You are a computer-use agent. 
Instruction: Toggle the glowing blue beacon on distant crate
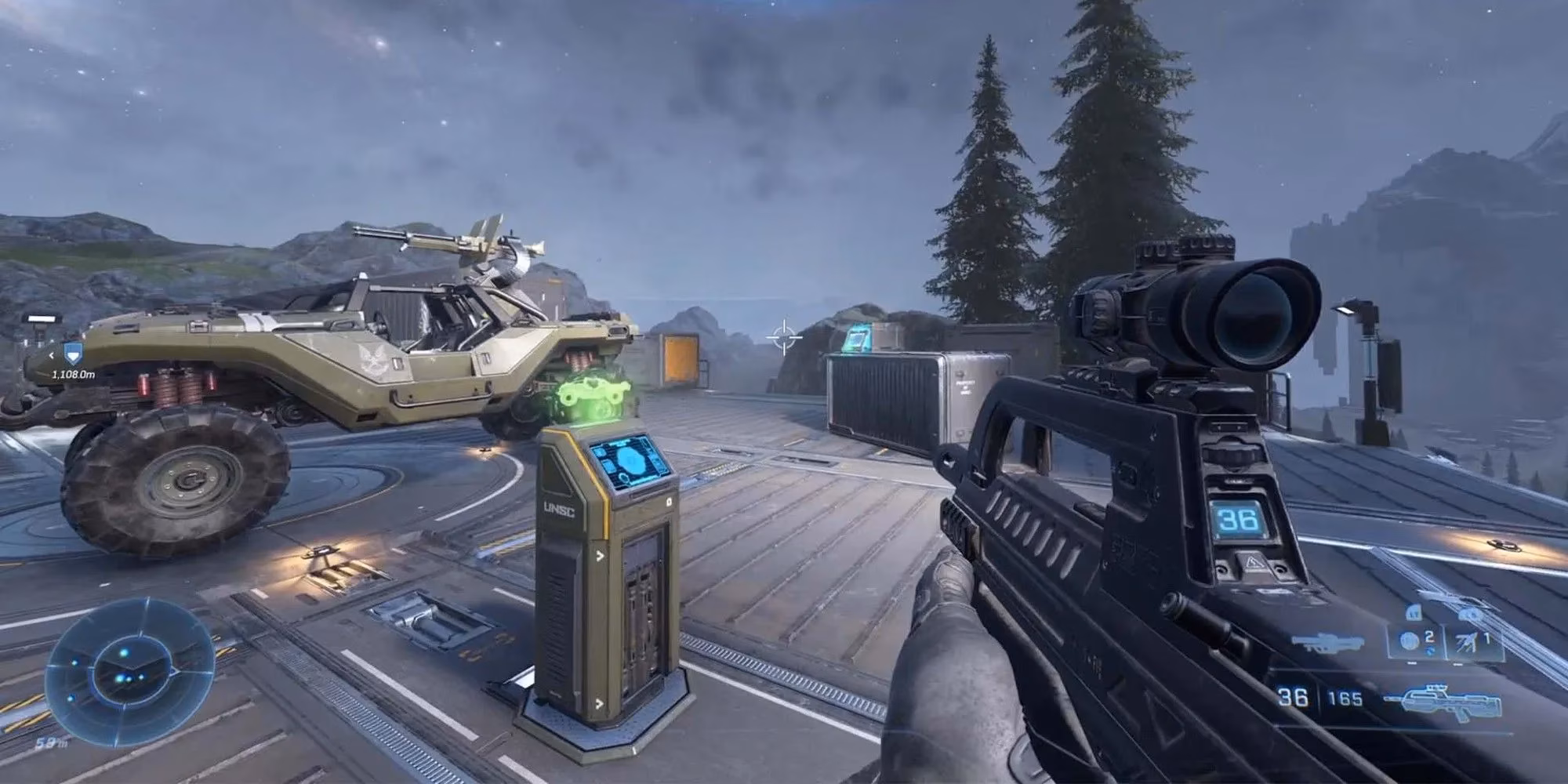click(858, 339)
